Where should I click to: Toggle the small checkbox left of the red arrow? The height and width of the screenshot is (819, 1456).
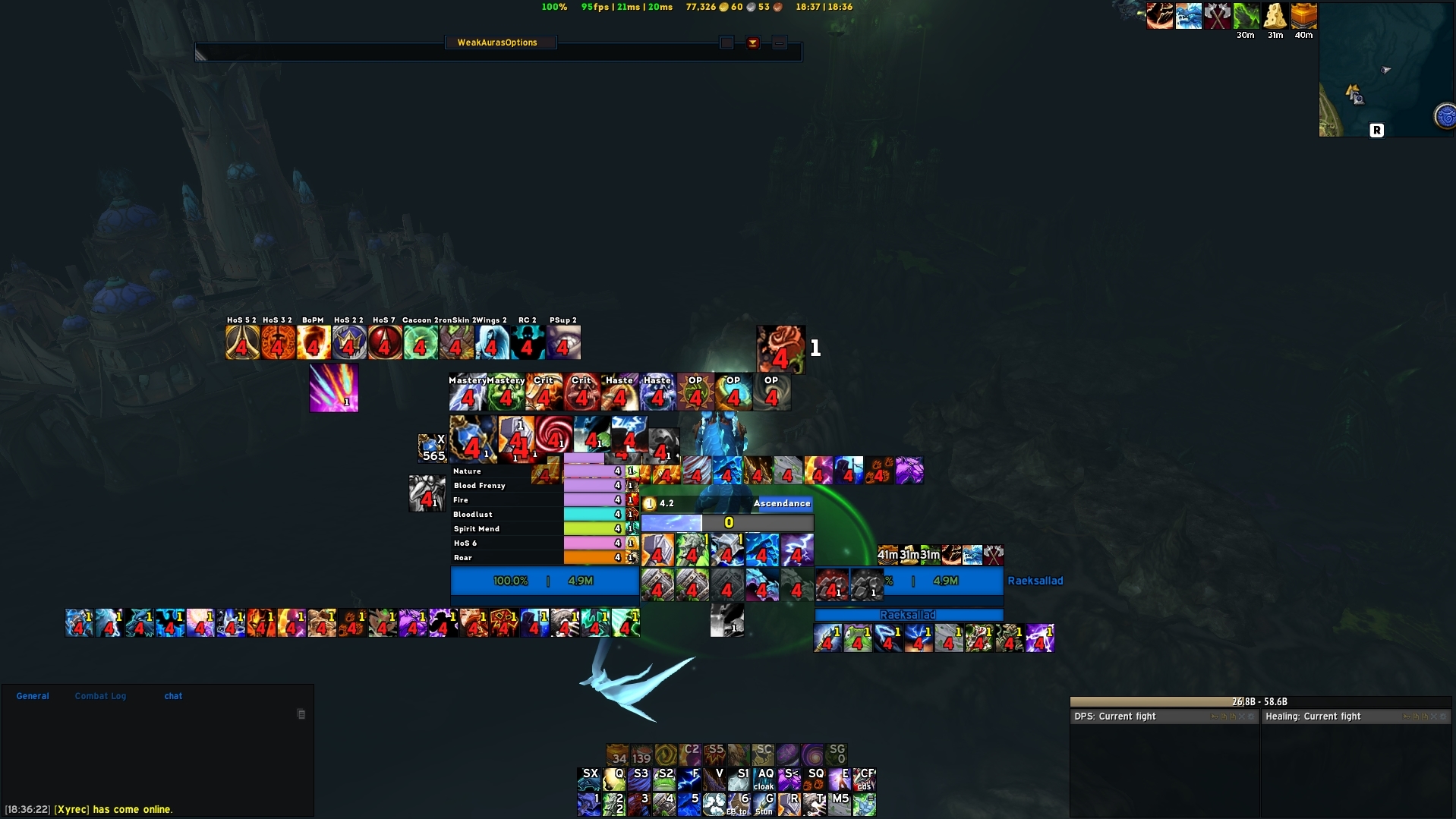(727, 43)
